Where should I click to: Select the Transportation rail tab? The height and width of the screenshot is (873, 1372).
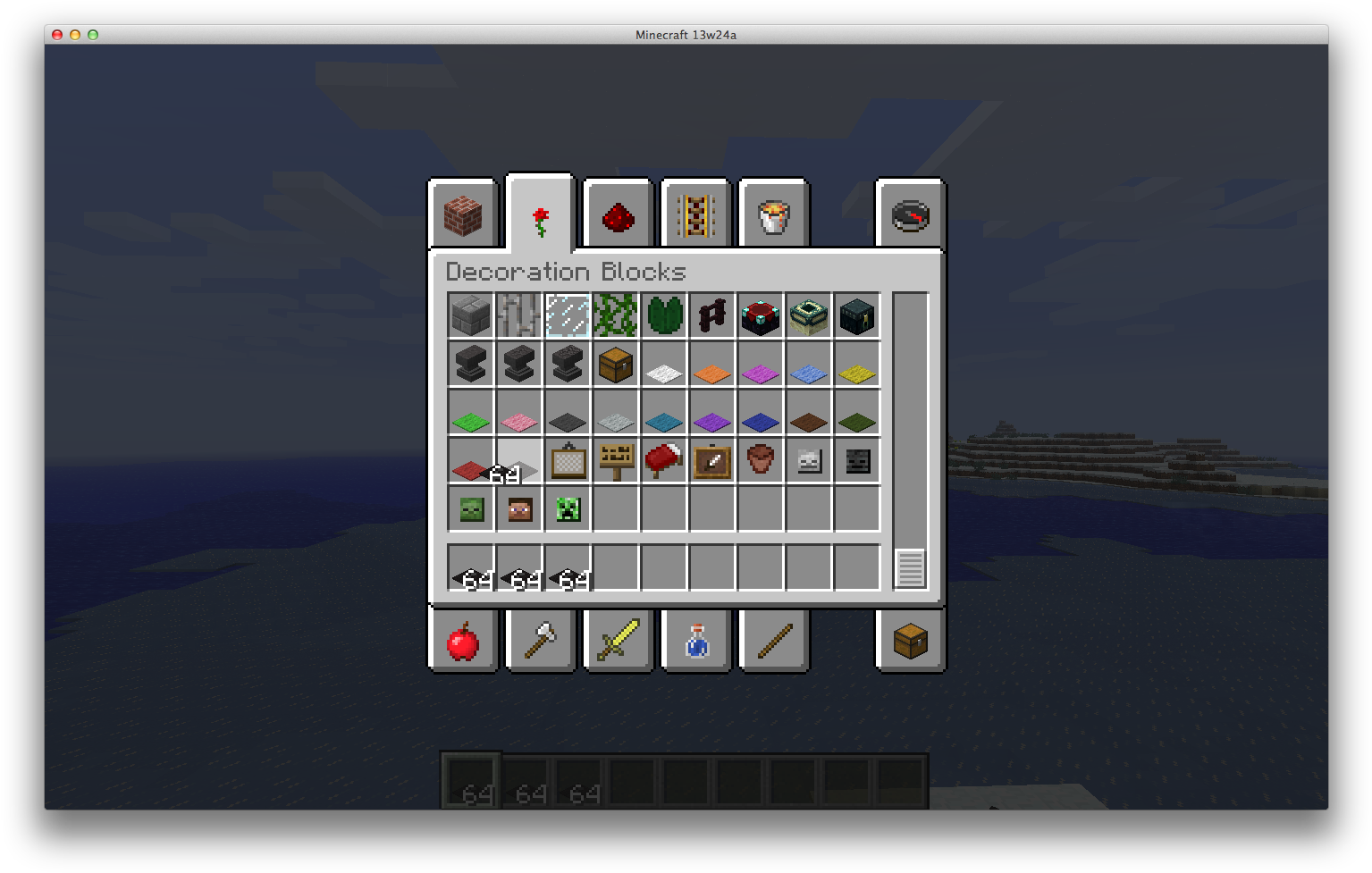coord(696,216)
